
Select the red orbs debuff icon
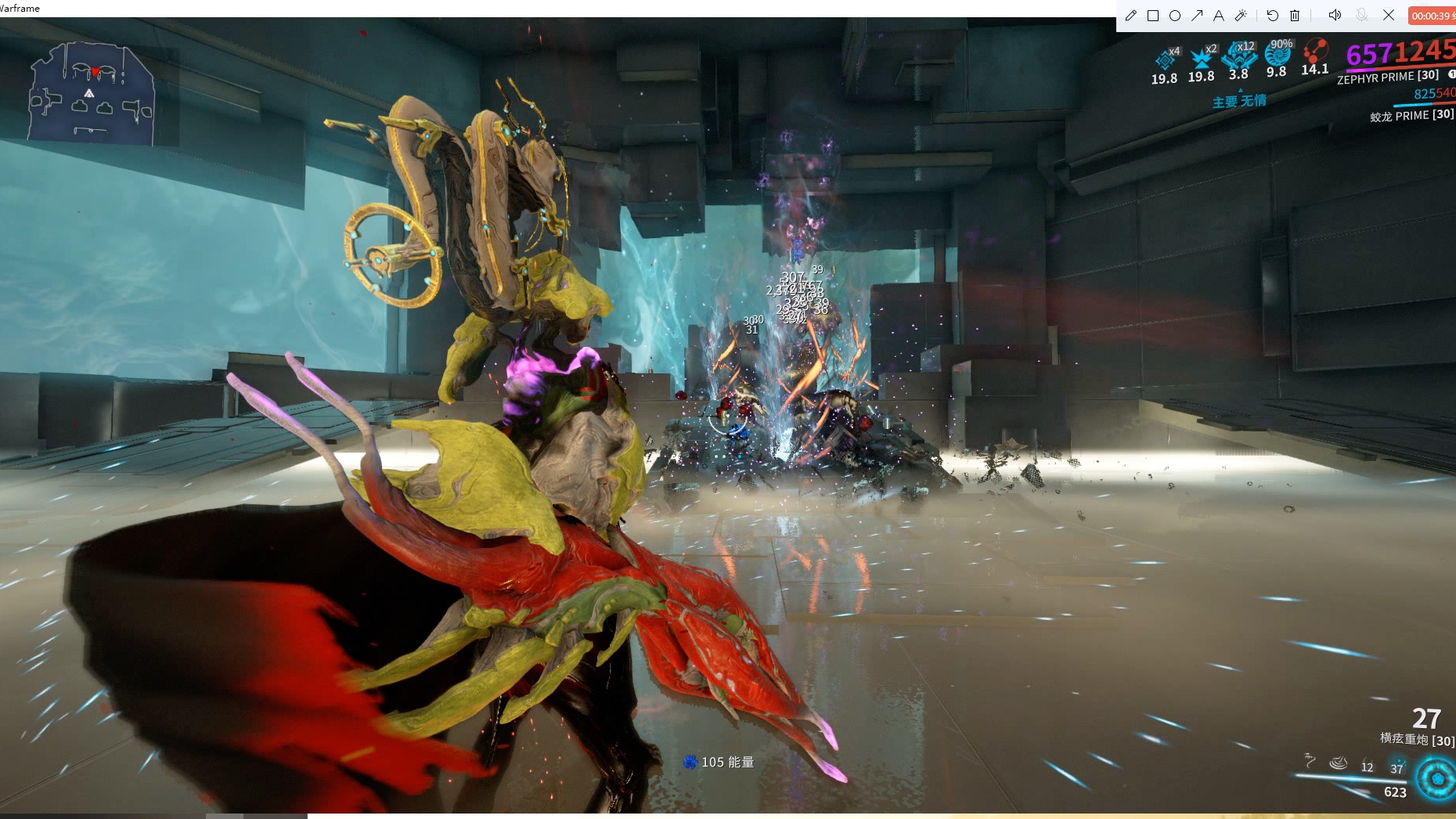pyautogui.click(x=1314, y=52)
